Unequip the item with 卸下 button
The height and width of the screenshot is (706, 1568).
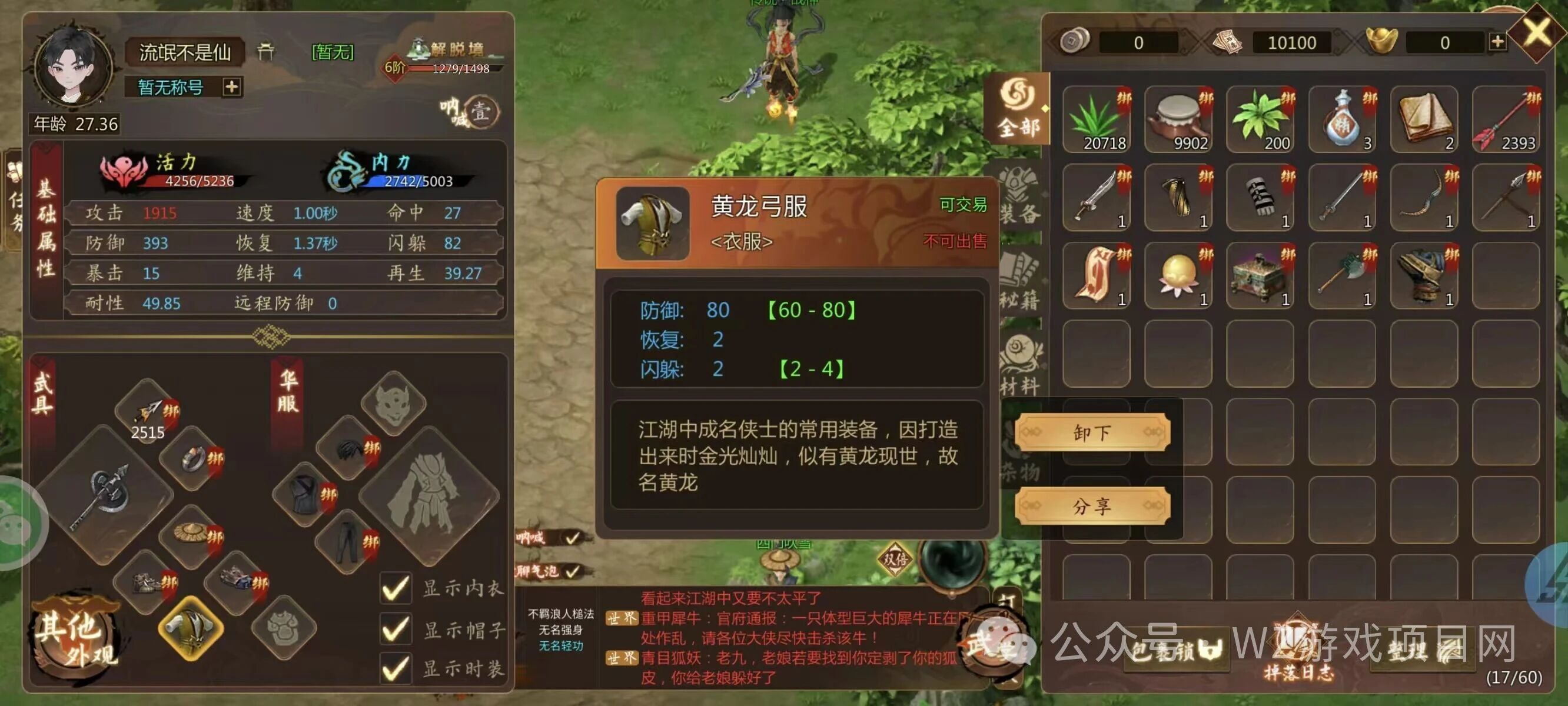(x=1092, y=433)
